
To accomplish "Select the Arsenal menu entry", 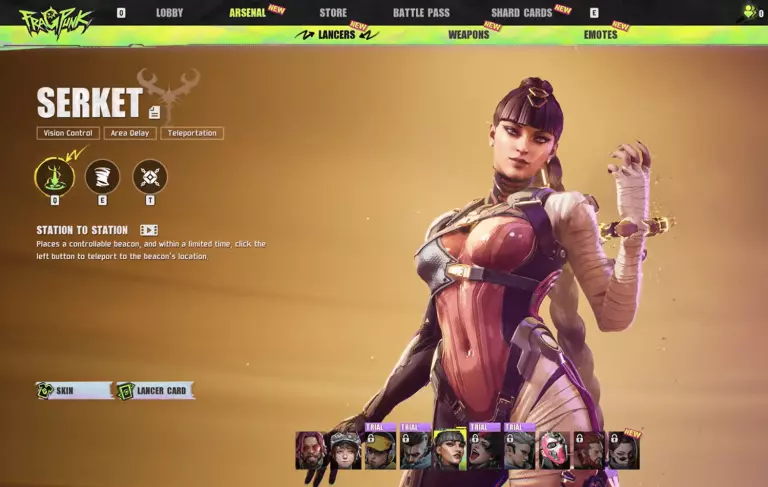I will pos(247,13).
